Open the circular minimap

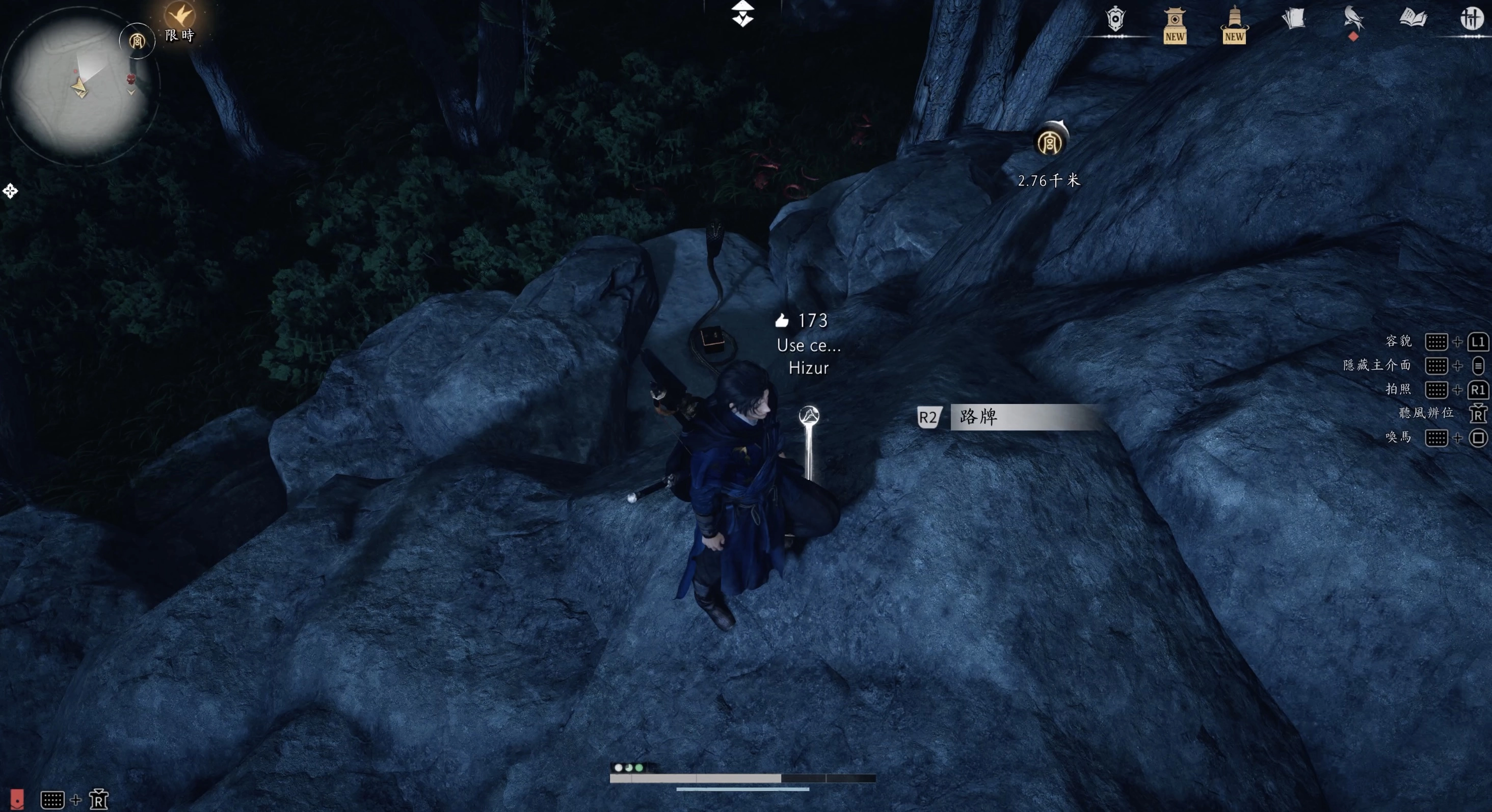pos(80,86)
